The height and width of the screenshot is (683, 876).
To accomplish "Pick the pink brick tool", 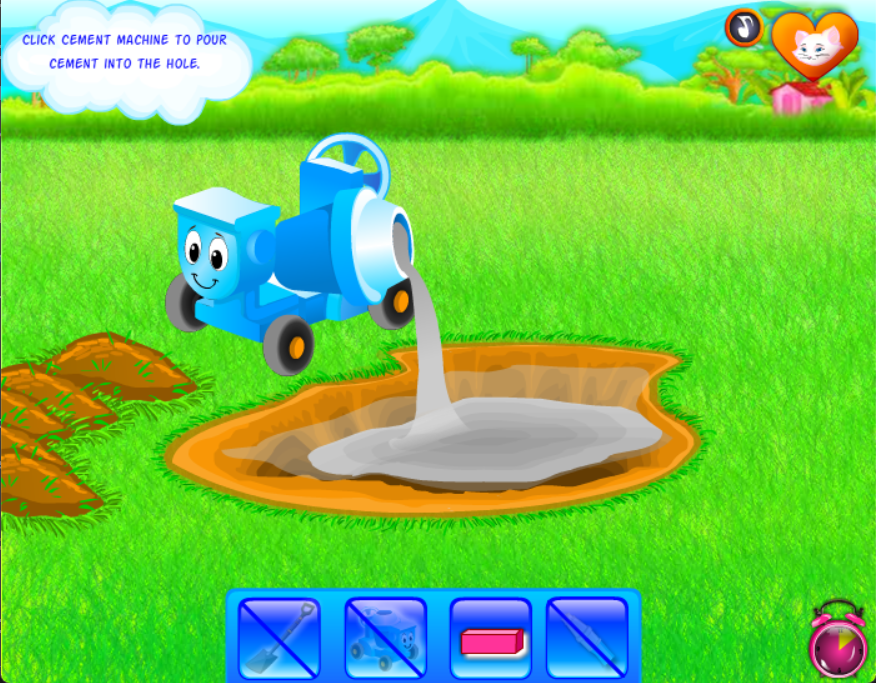I will pyautogui.click(x=491, y=638).
